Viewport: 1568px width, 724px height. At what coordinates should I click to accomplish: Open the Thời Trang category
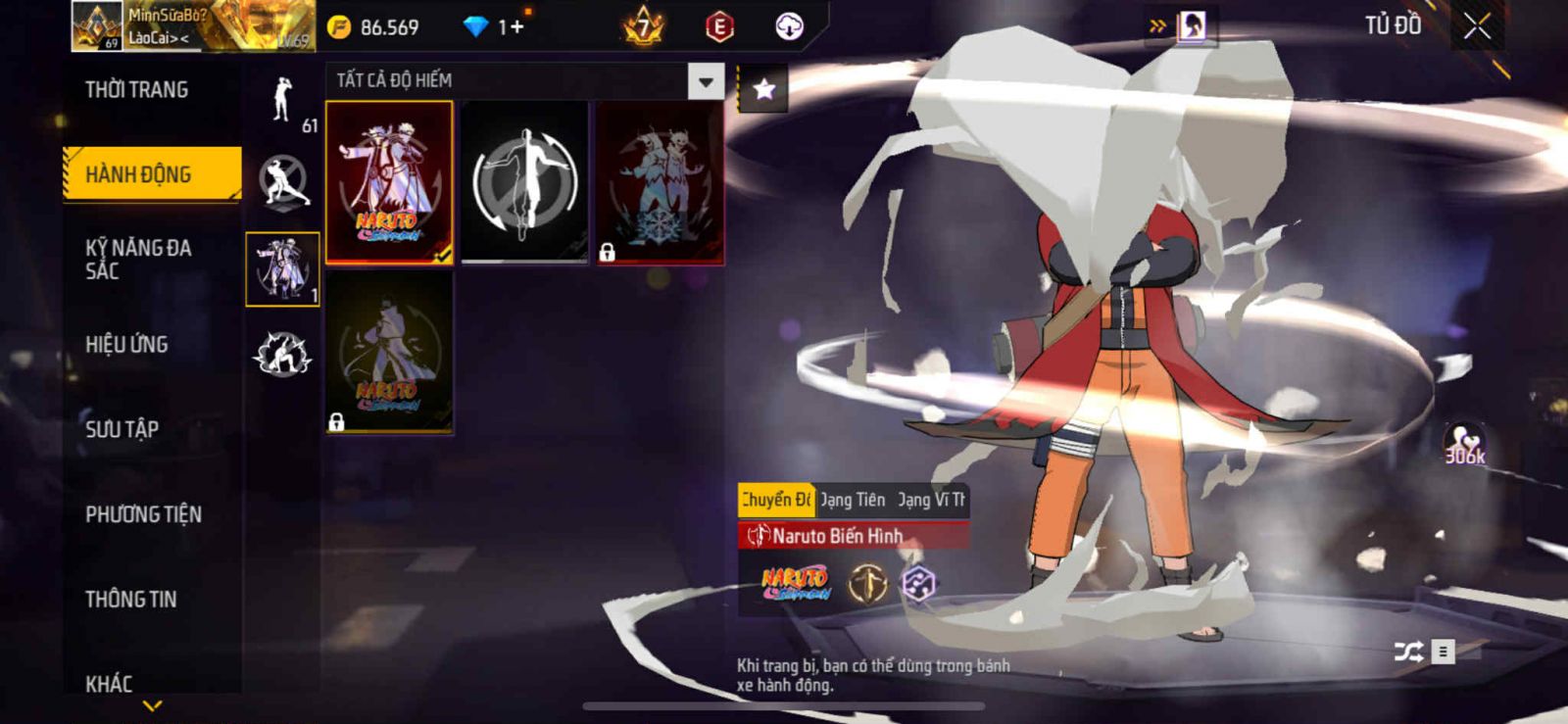tap(136, 90)
